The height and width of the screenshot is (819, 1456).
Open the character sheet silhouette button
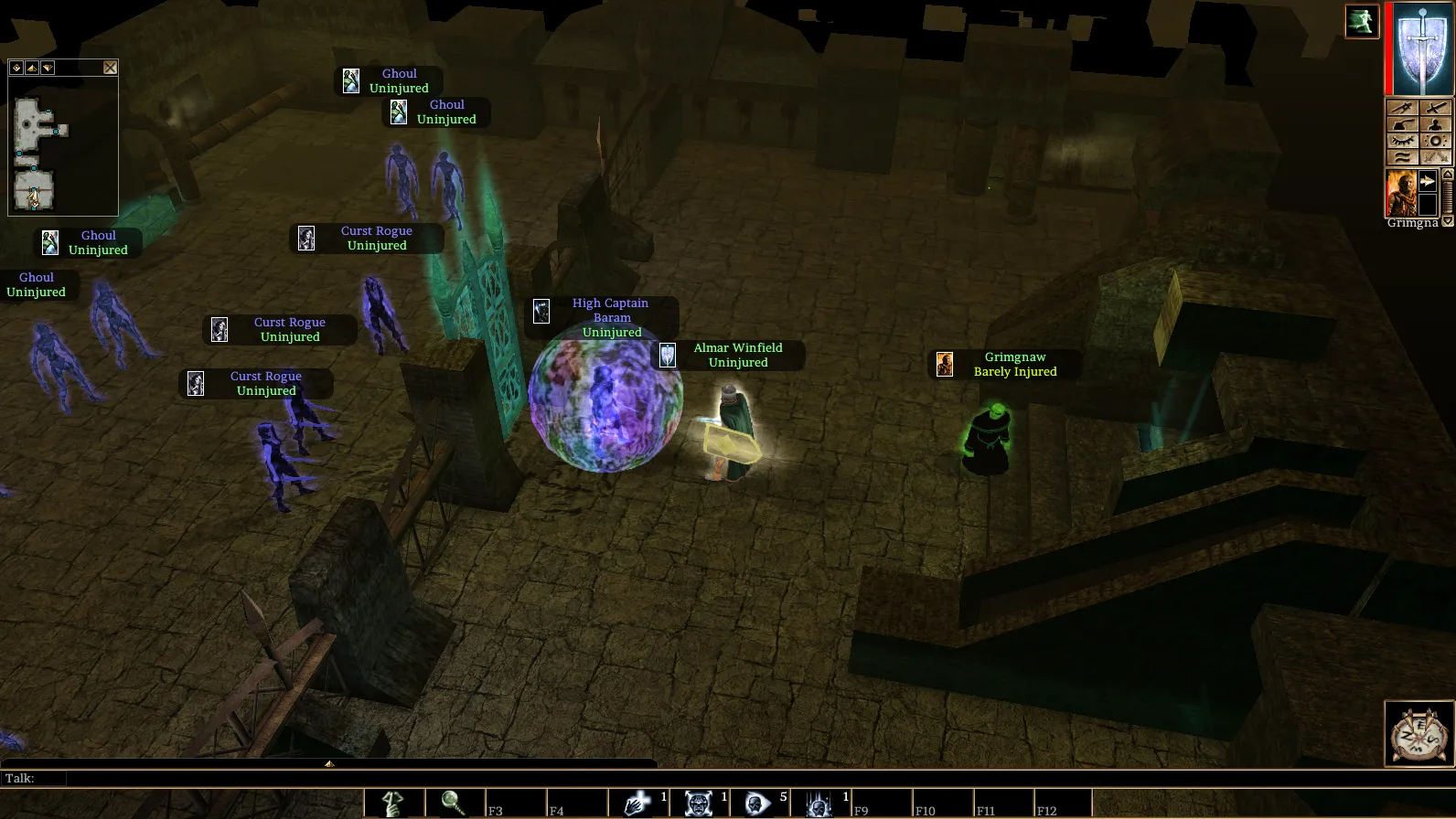(x=1435, y=125)
